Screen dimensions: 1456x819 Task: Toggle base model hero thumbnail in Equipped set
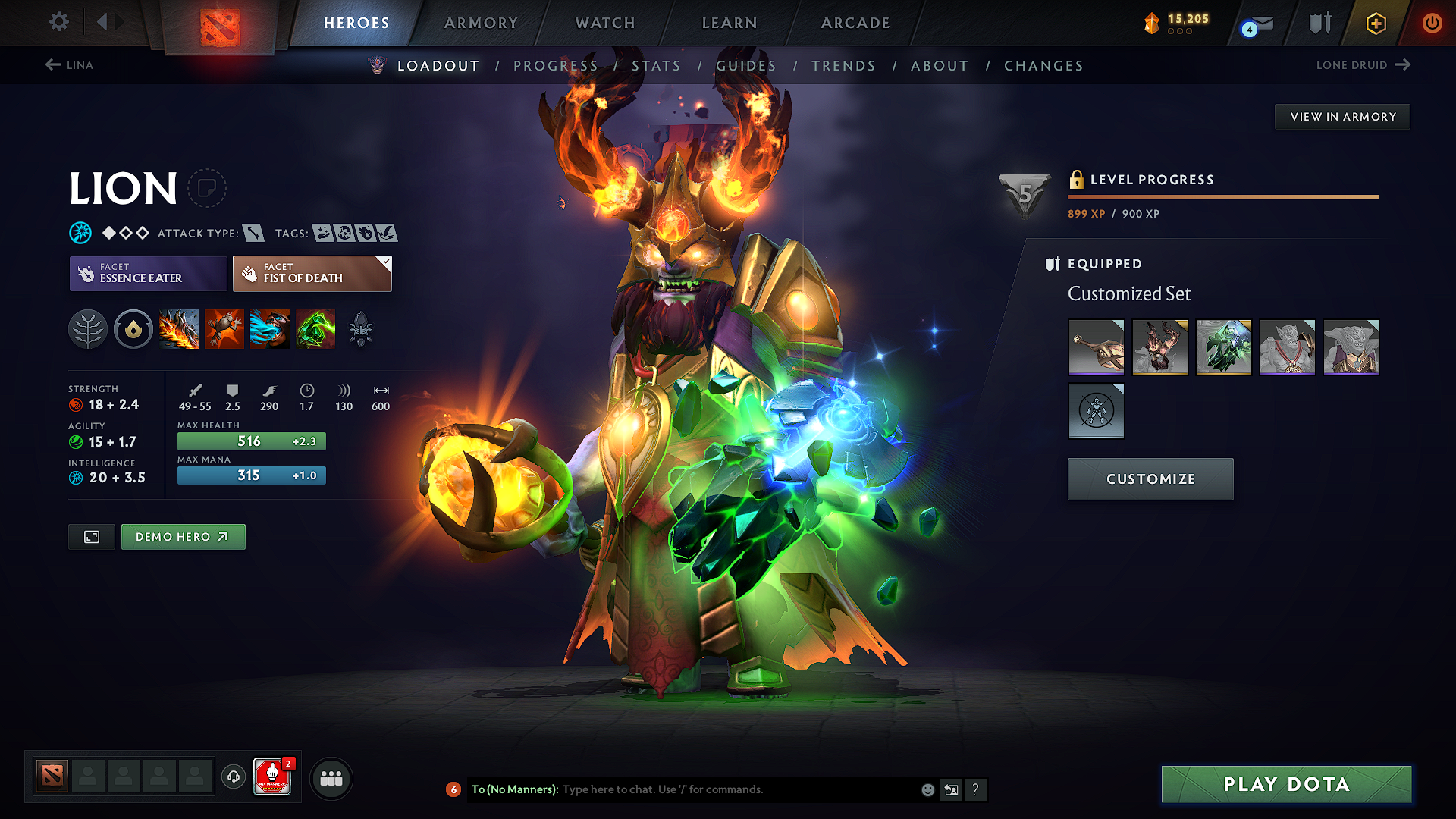[1097, 411]
